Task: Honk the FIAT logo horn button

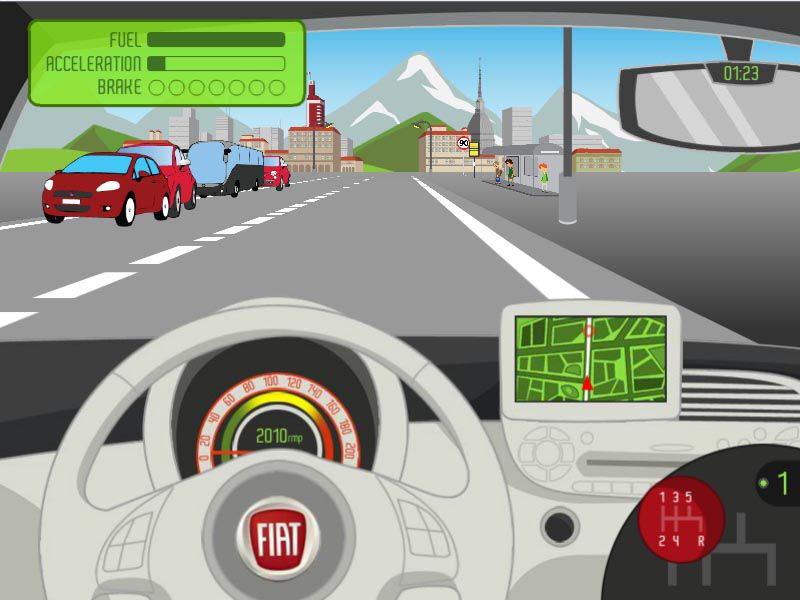Action: coord(277,537)
